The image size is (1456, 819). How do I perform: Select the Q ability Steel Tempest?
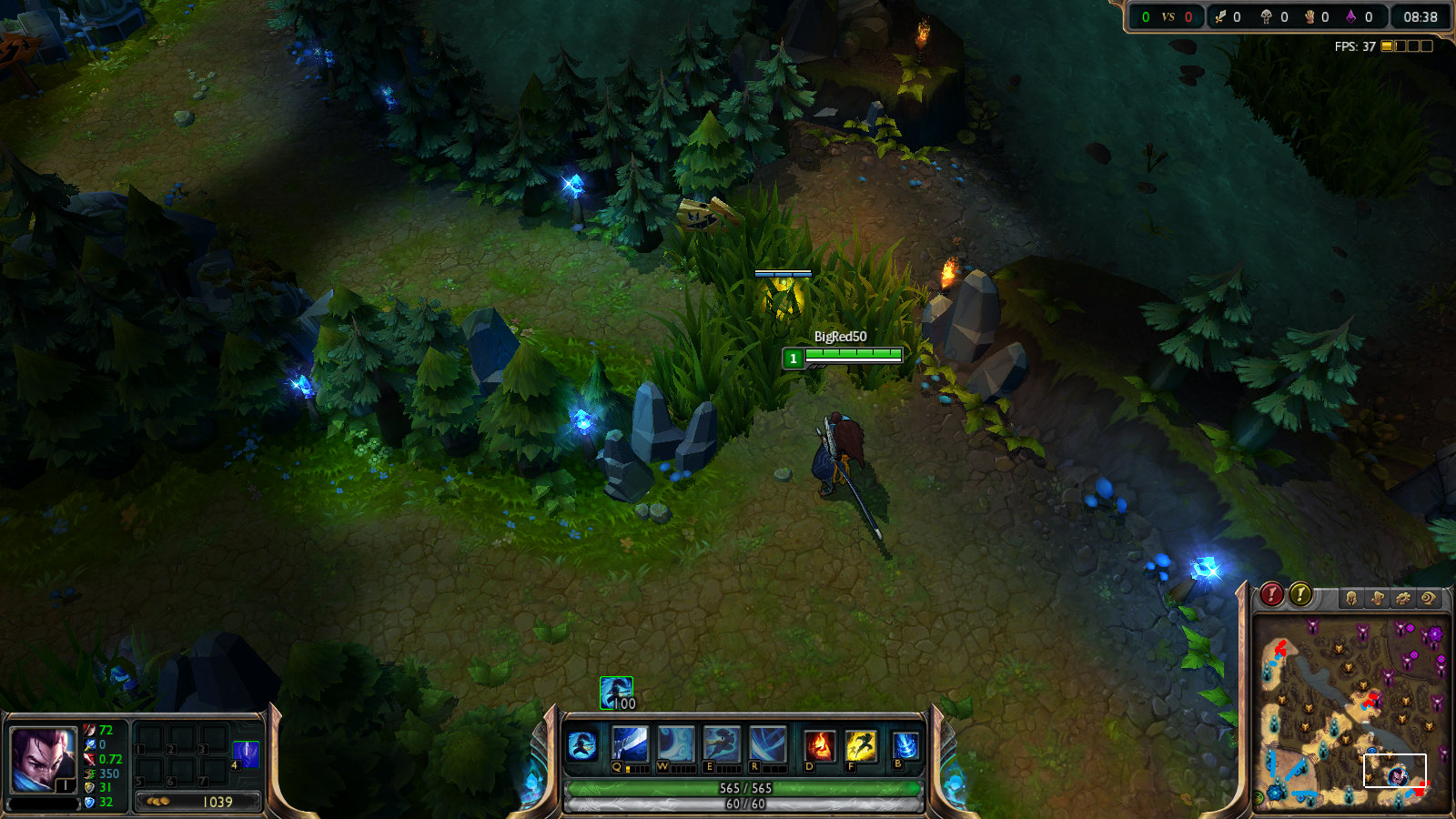point(630,743)
